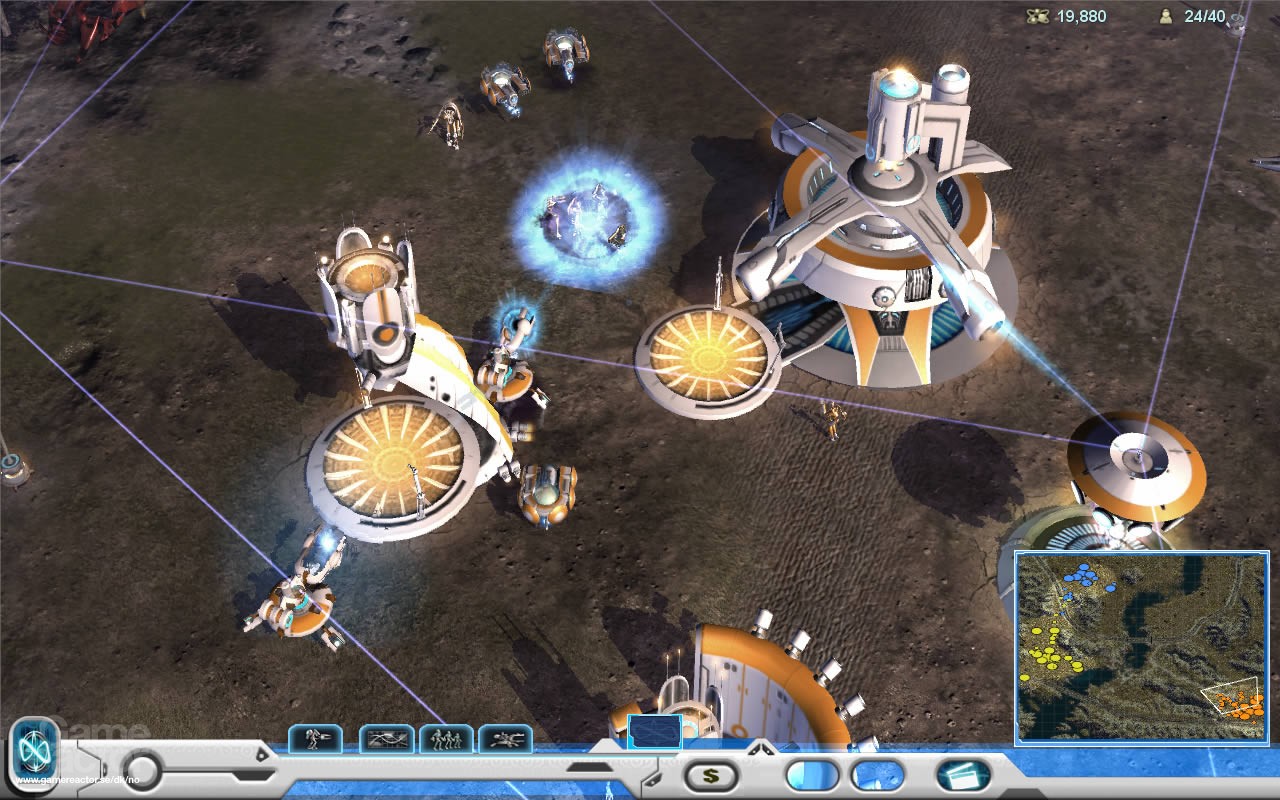Click the gamereactor.se link text
Viewport: 1280px width, 800px height.
coord(77,781)
